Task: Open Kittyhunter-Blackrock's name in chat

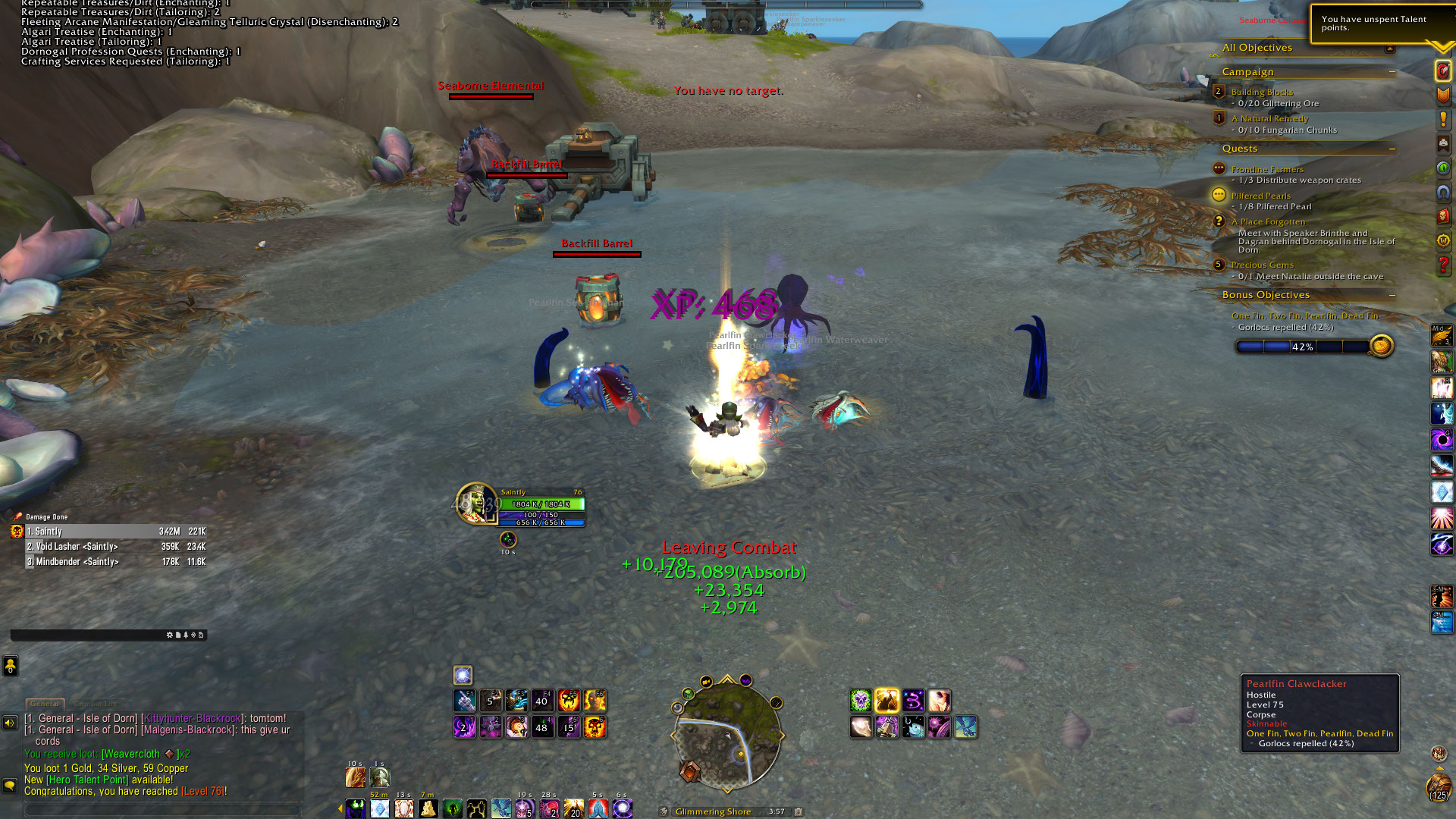Action: (193, 718)
